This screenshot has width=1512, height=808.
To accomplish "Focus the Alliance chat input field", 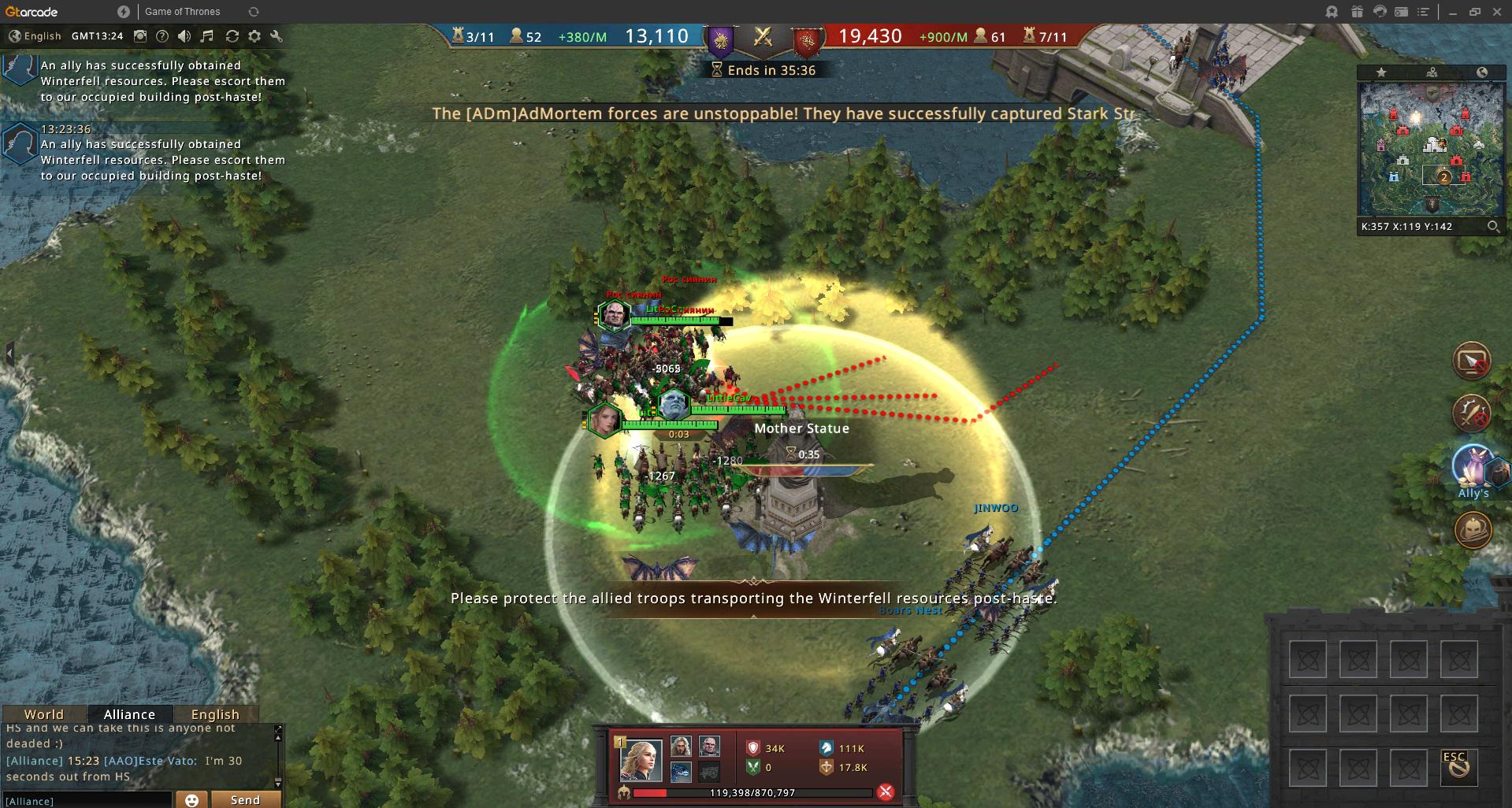I will point(87,800).
